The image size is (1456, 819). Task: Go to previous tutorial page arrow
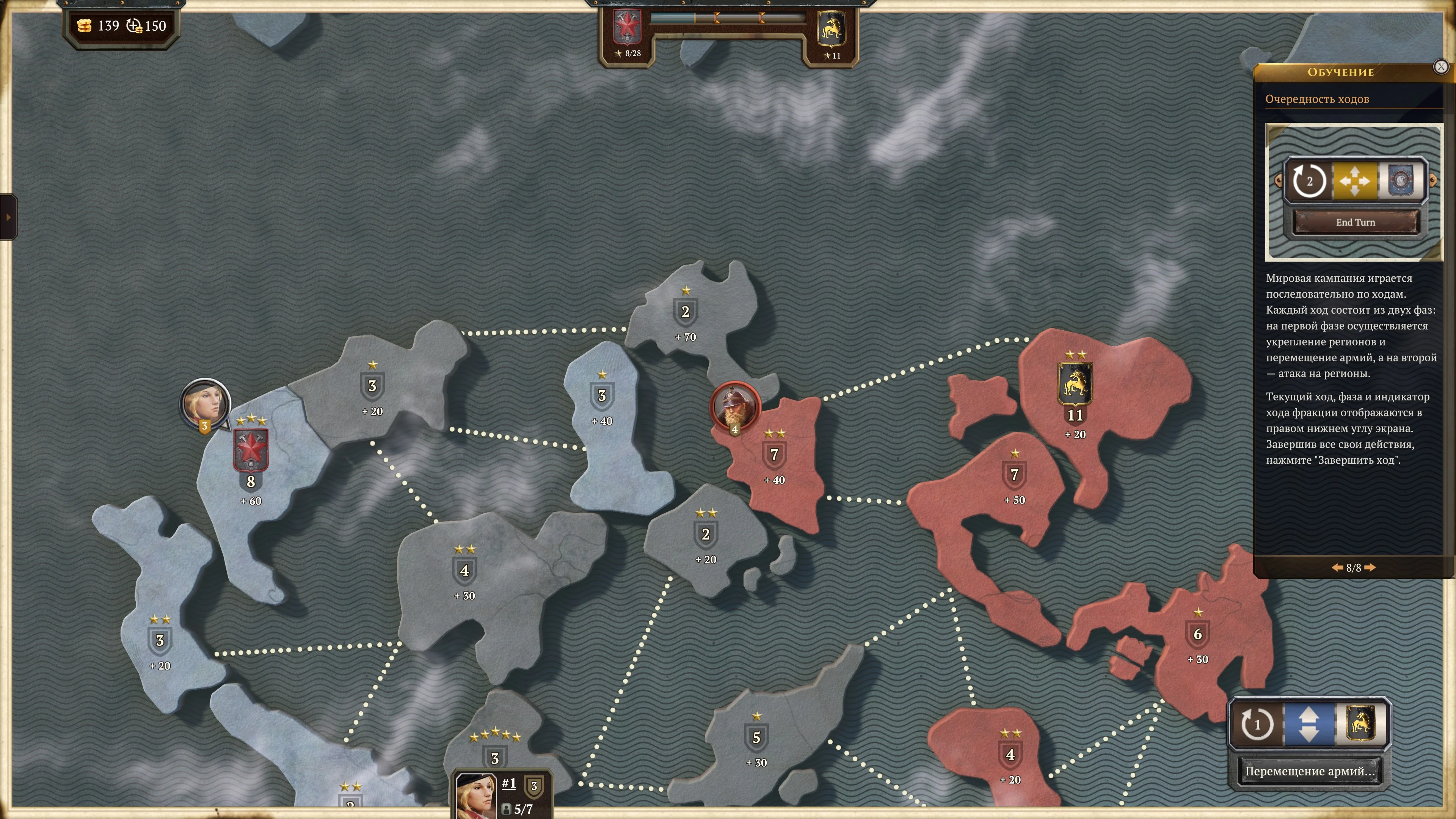tap(1337, 568)
